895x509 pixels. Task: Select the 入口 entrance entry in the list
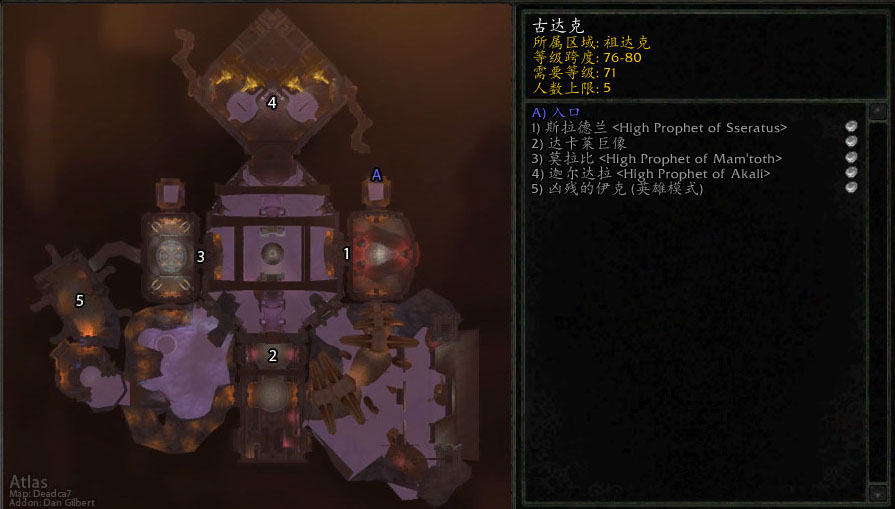tap(556, 113)
